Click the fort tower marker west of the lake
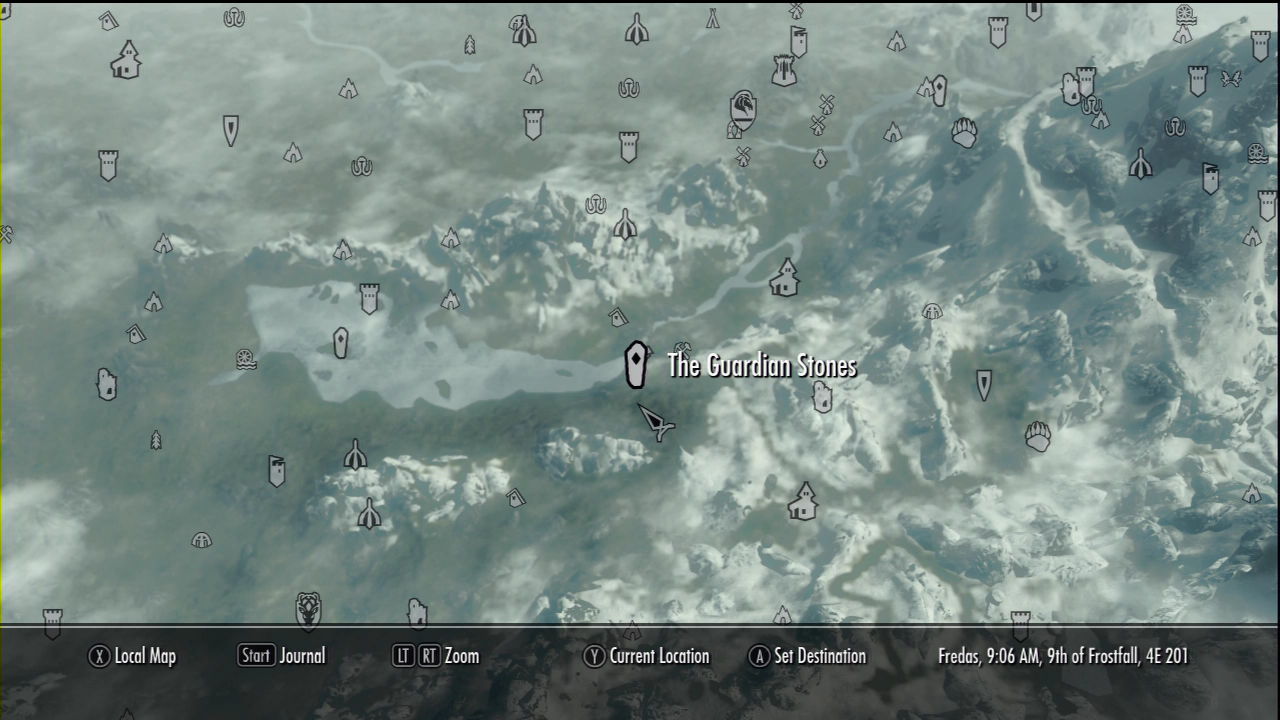The image size is (1280, 720). [x=370, y=295]
